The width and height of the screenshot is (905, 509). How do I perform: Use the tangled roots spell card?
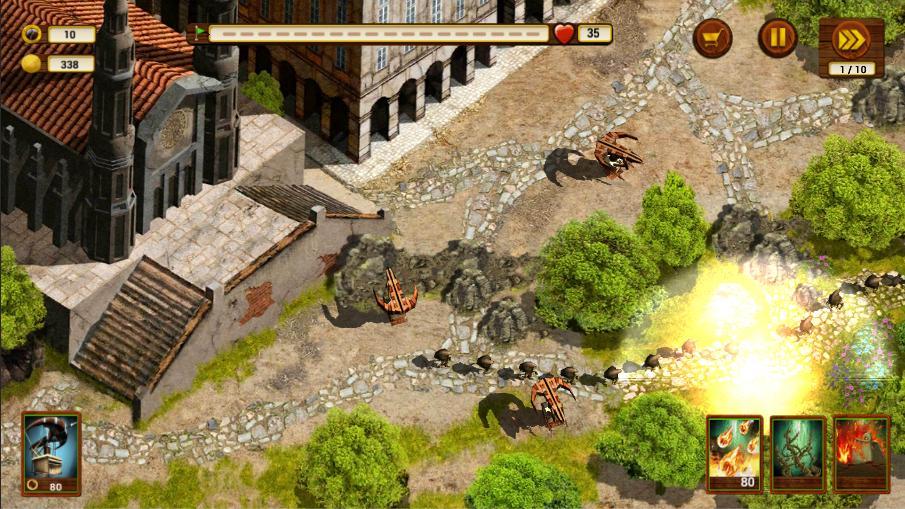pos(797,453)
